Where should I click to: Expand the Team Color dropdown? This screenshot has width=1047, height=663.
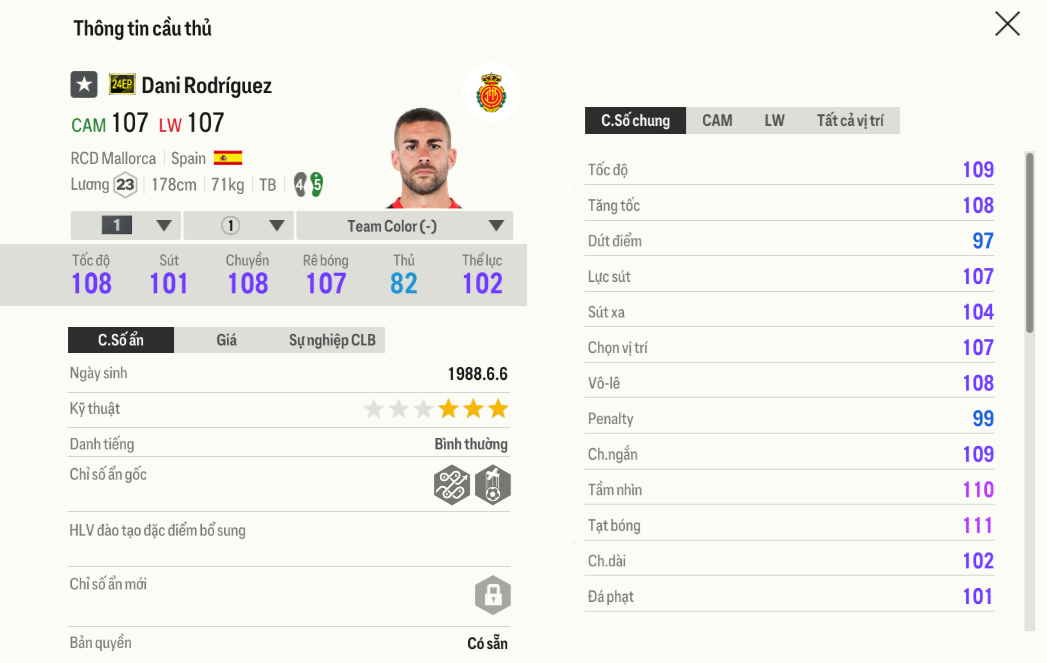coord(405,226)
